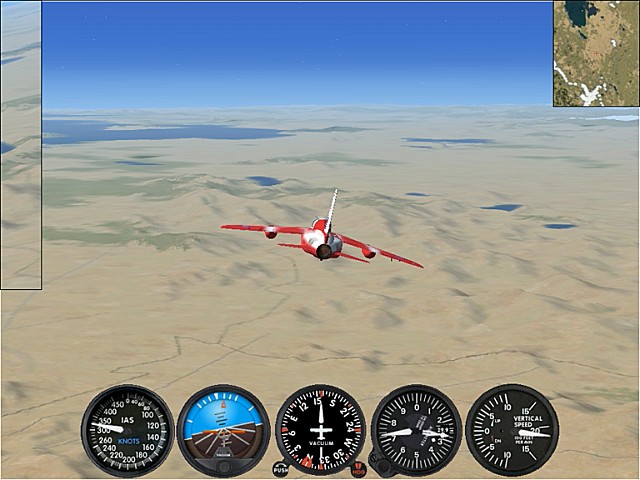Open the terrain minimap in the corner
This screenshot has width=640, height=480.
(x=596, y=53)
